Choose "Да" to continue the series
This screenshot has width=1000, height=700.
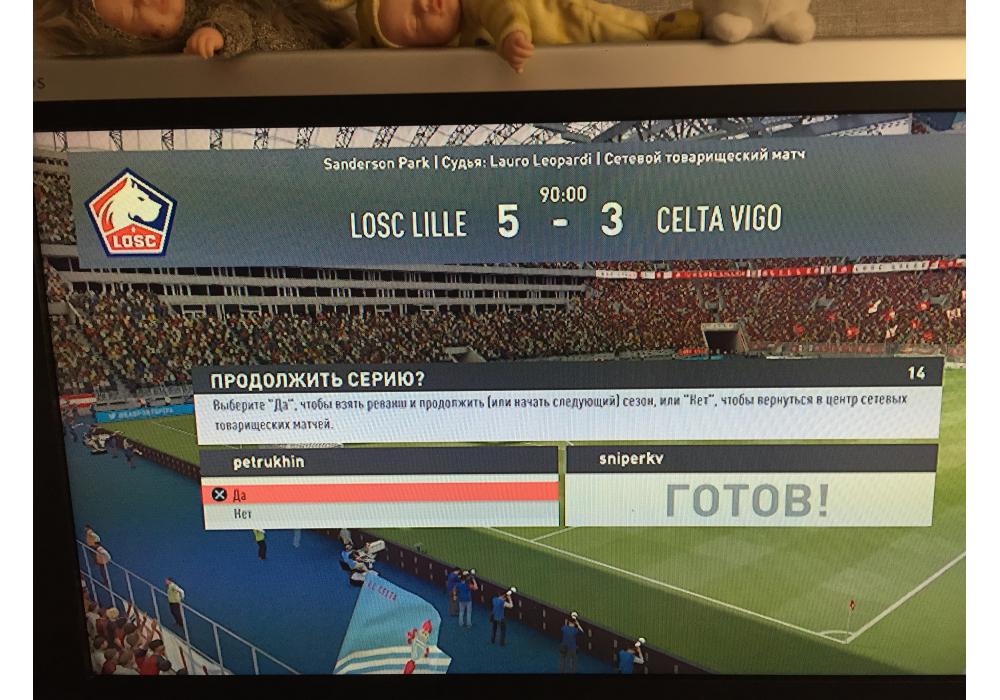(380, 493)
